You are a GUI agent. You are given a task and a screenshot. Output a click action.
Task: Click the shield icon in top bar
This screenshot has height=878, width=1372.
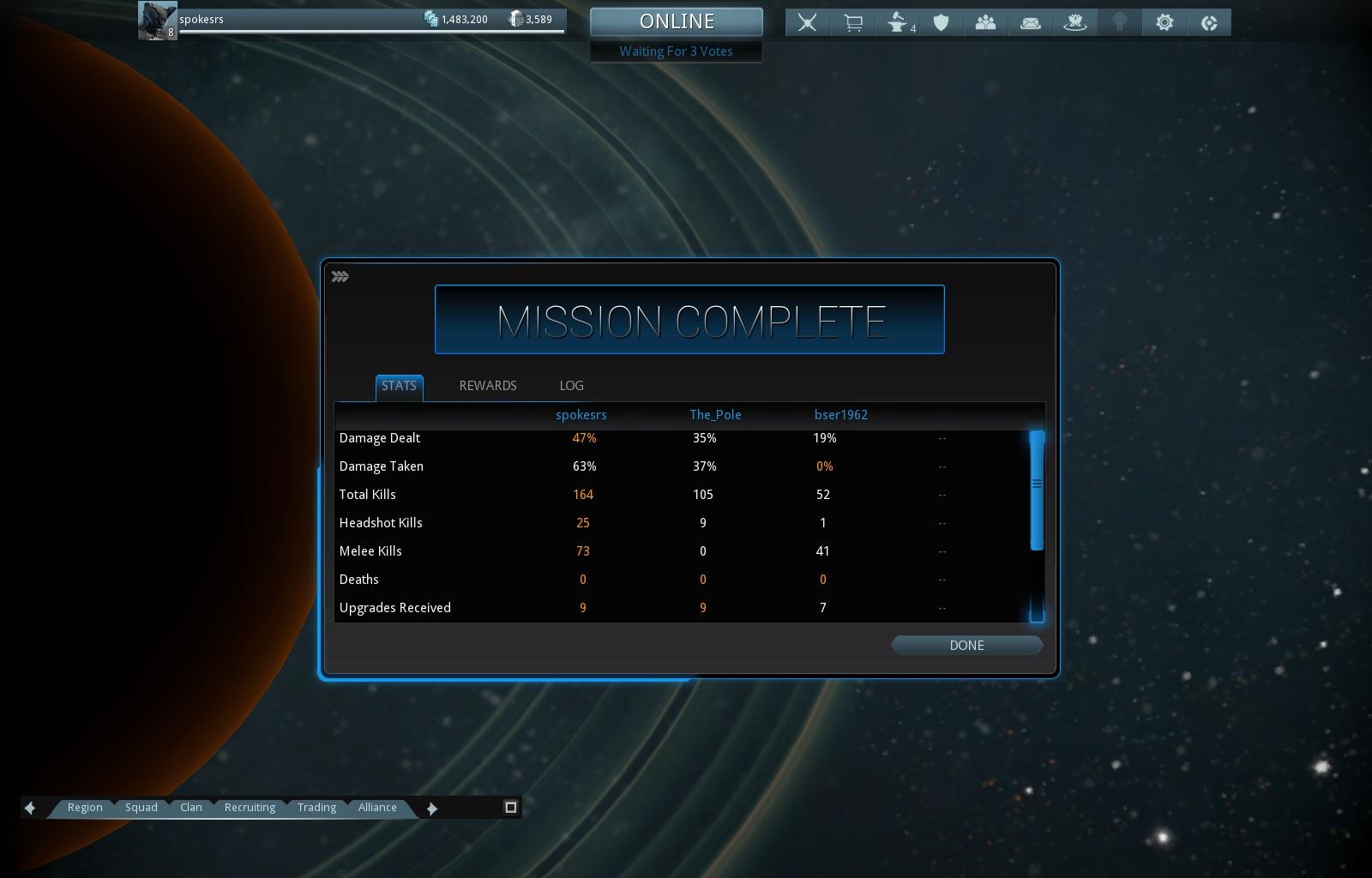point(942,23)
